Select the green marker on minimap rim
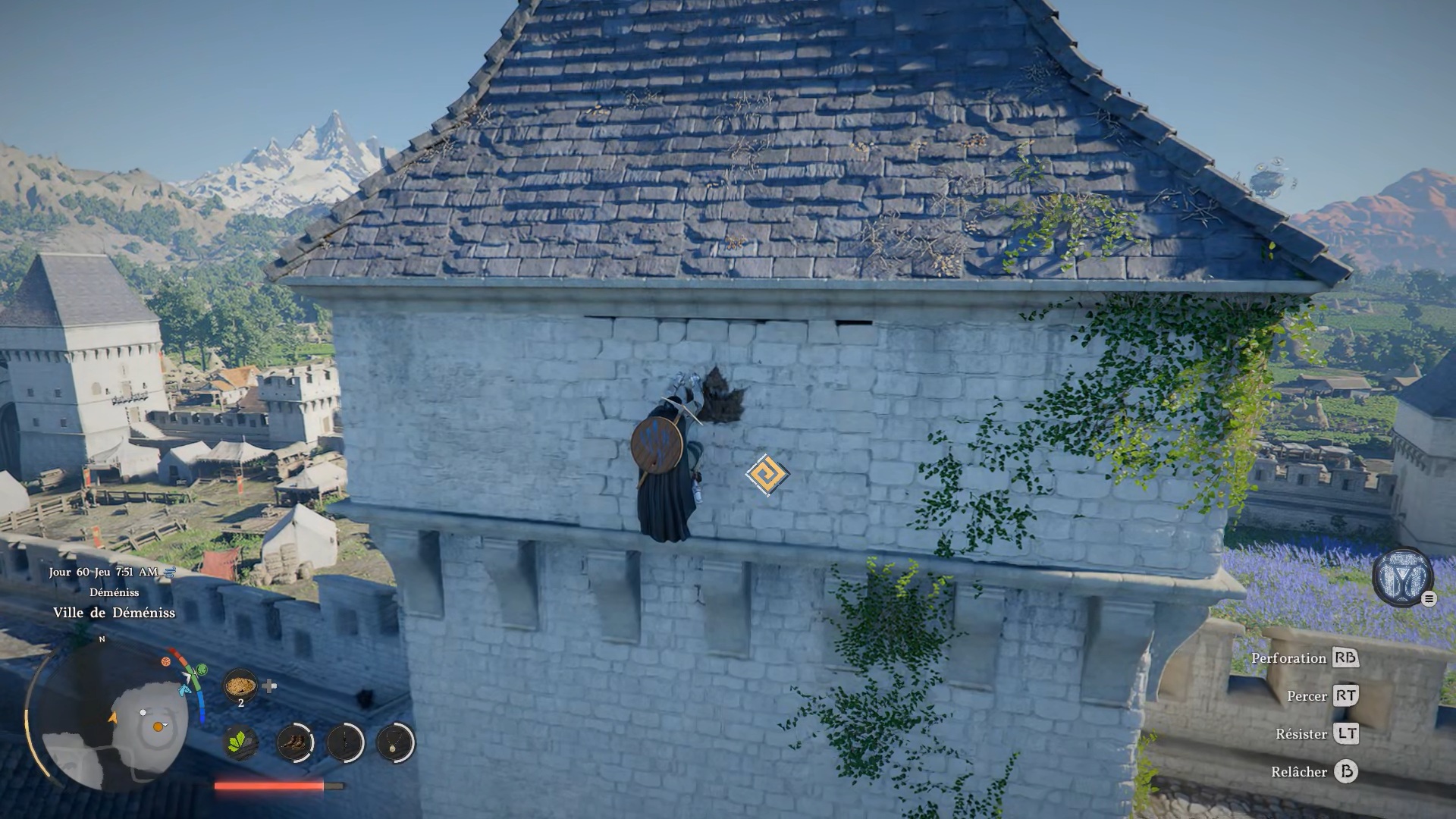 point(201,670)
